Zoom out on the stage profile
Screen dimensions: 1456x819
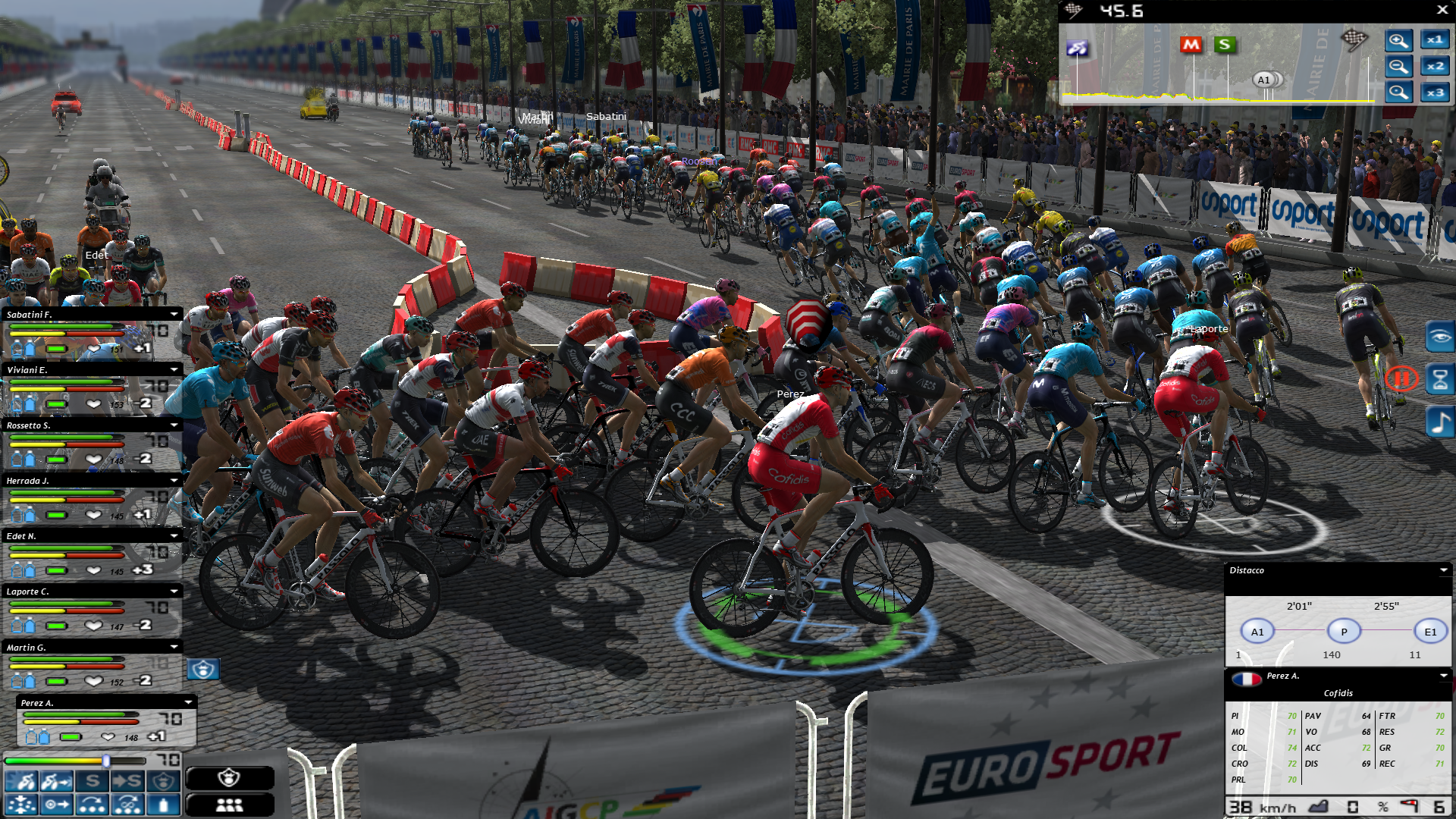tap(1398, 67)
